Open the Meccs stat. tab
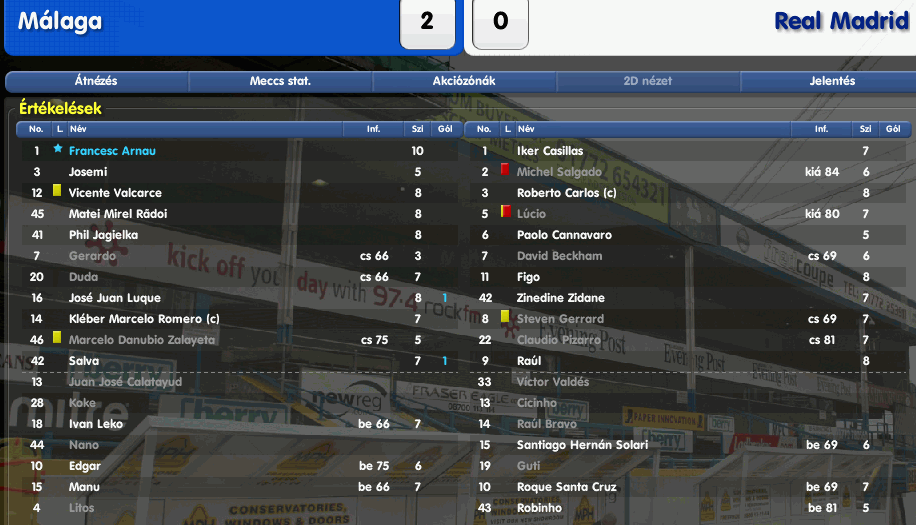This screenshot has width=916, height=525. (x=280, y=81)
